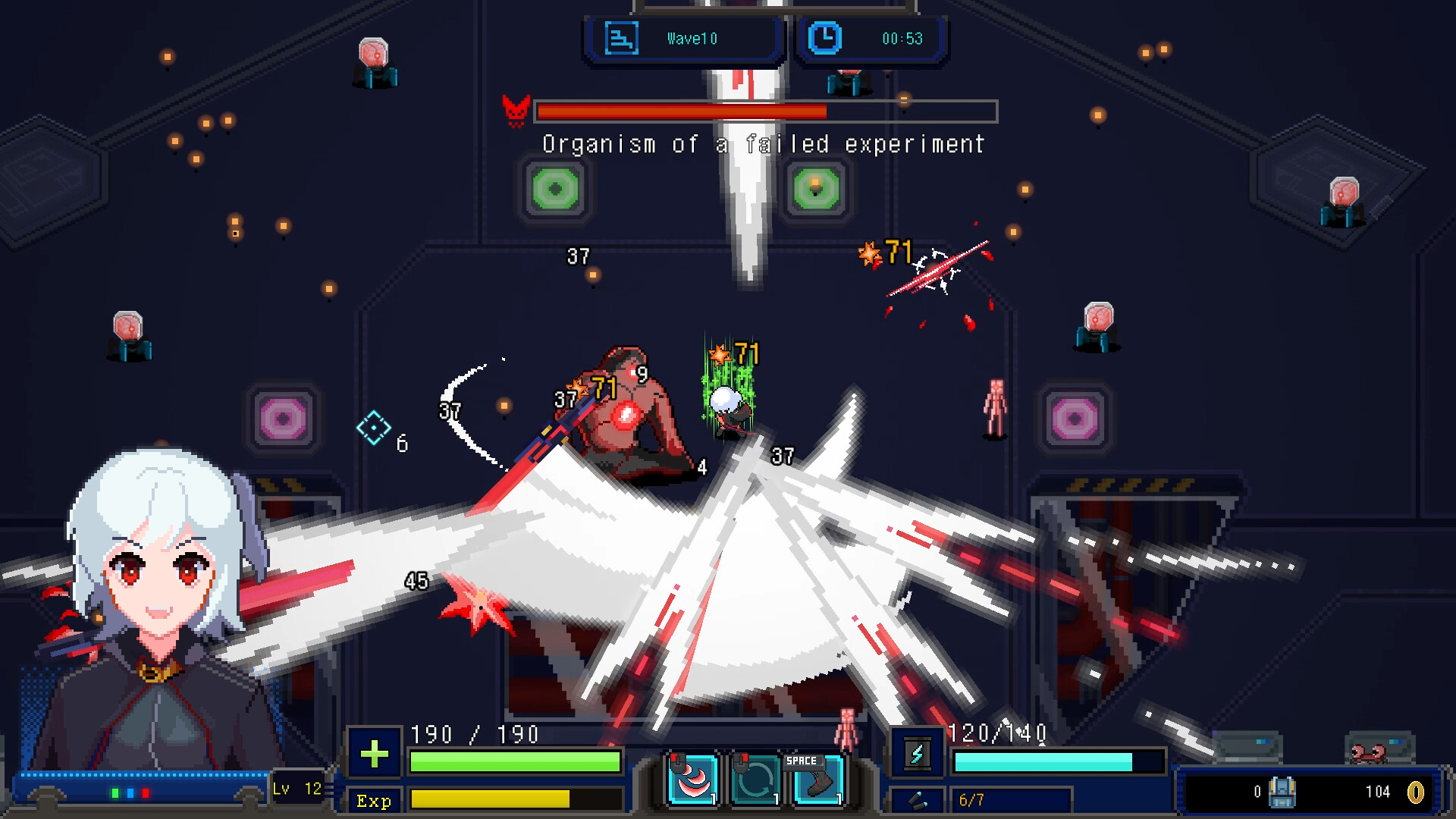This screenshot has height=819, width=1456.
Task: Click the red skull boss icon above the health bar
Action: click(517, 111)
